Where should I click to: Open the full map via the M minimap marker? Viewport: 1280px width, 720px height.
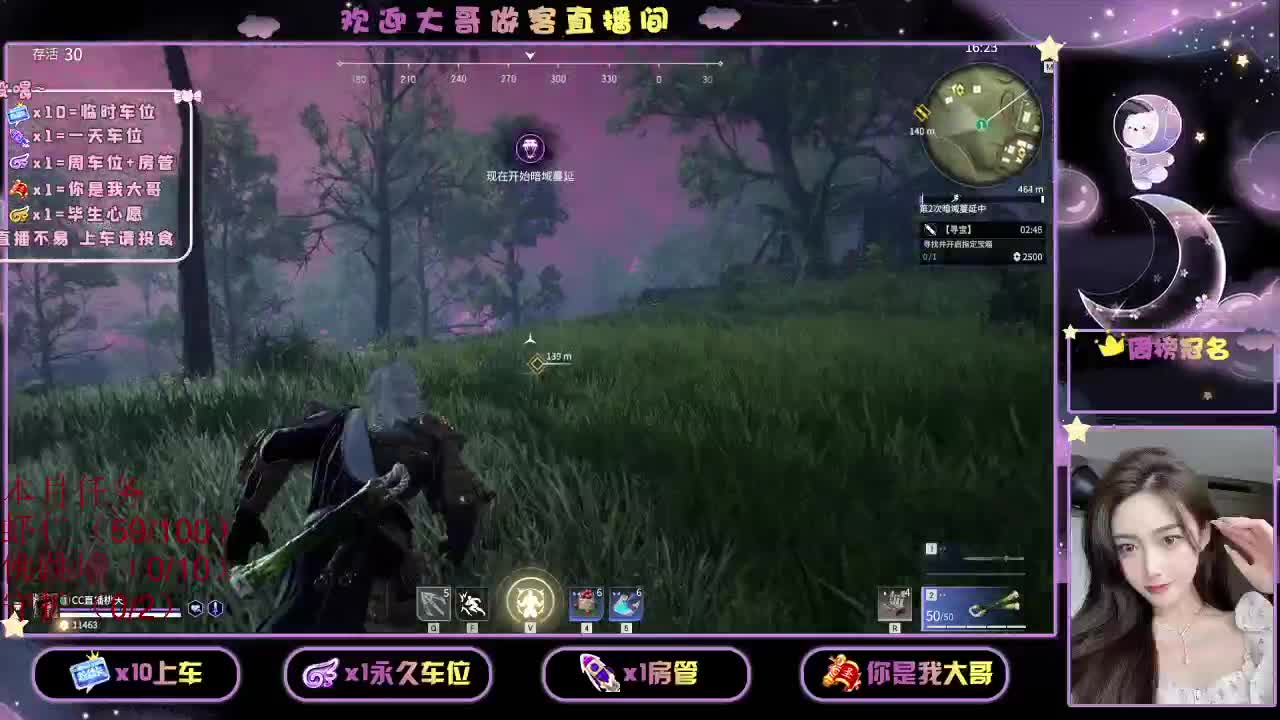pyautogui.click(x=1048, y=67)
